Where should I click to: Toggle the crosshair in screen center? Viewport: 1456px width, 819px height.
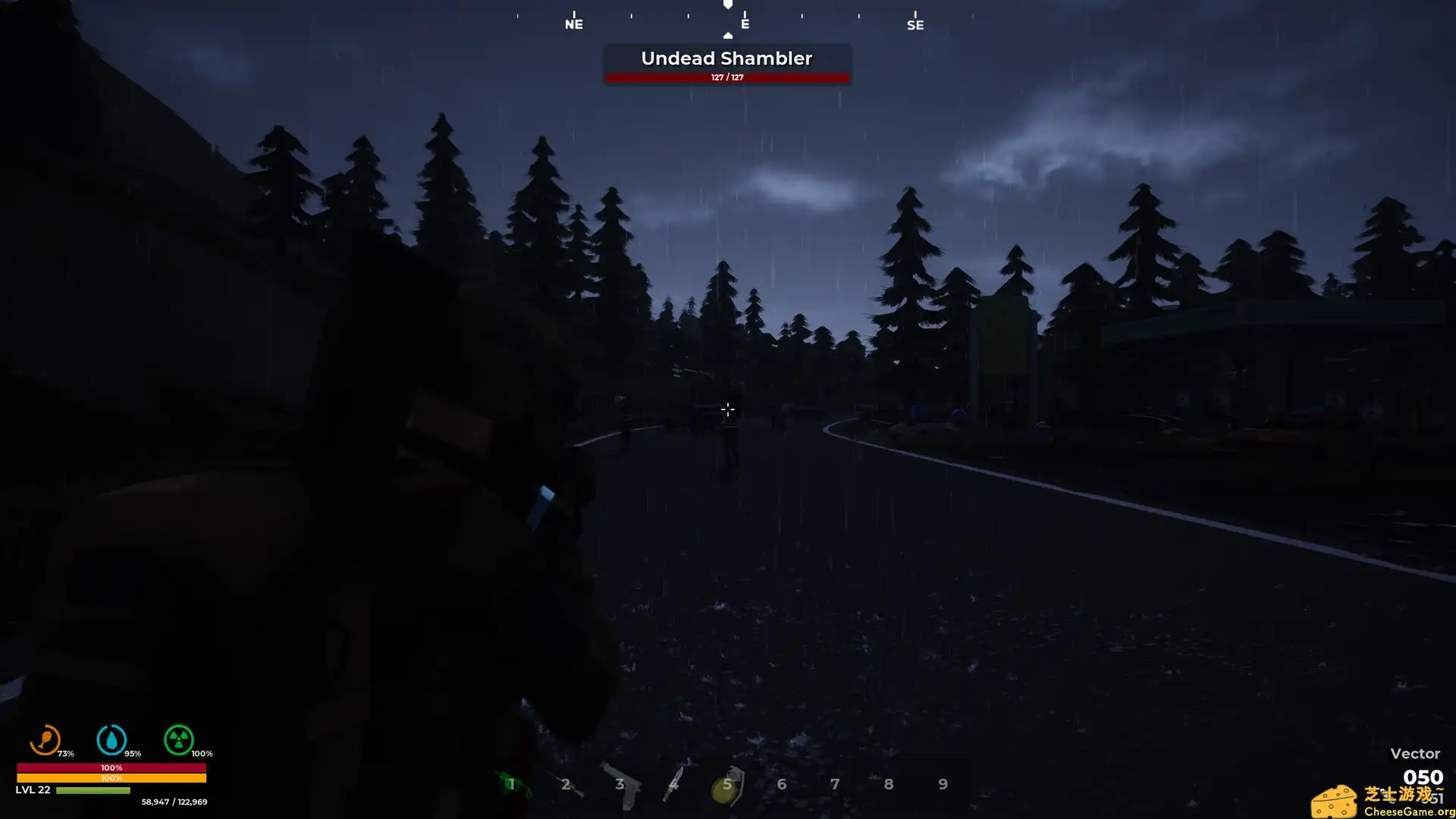point(728,409)
